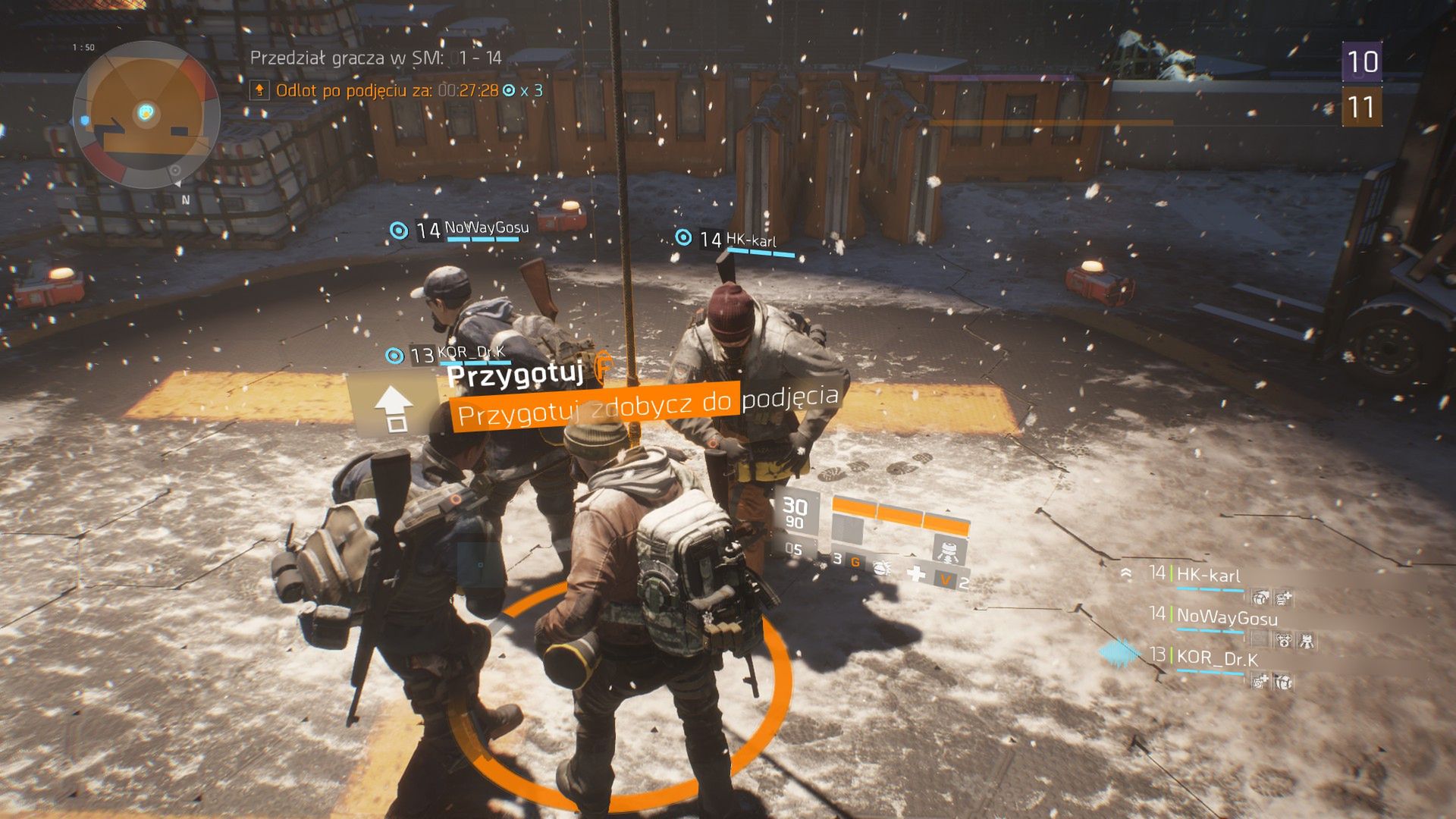
Task: Toggle KOR_Dr.K's player marker
Action: (x=394, y=355)
